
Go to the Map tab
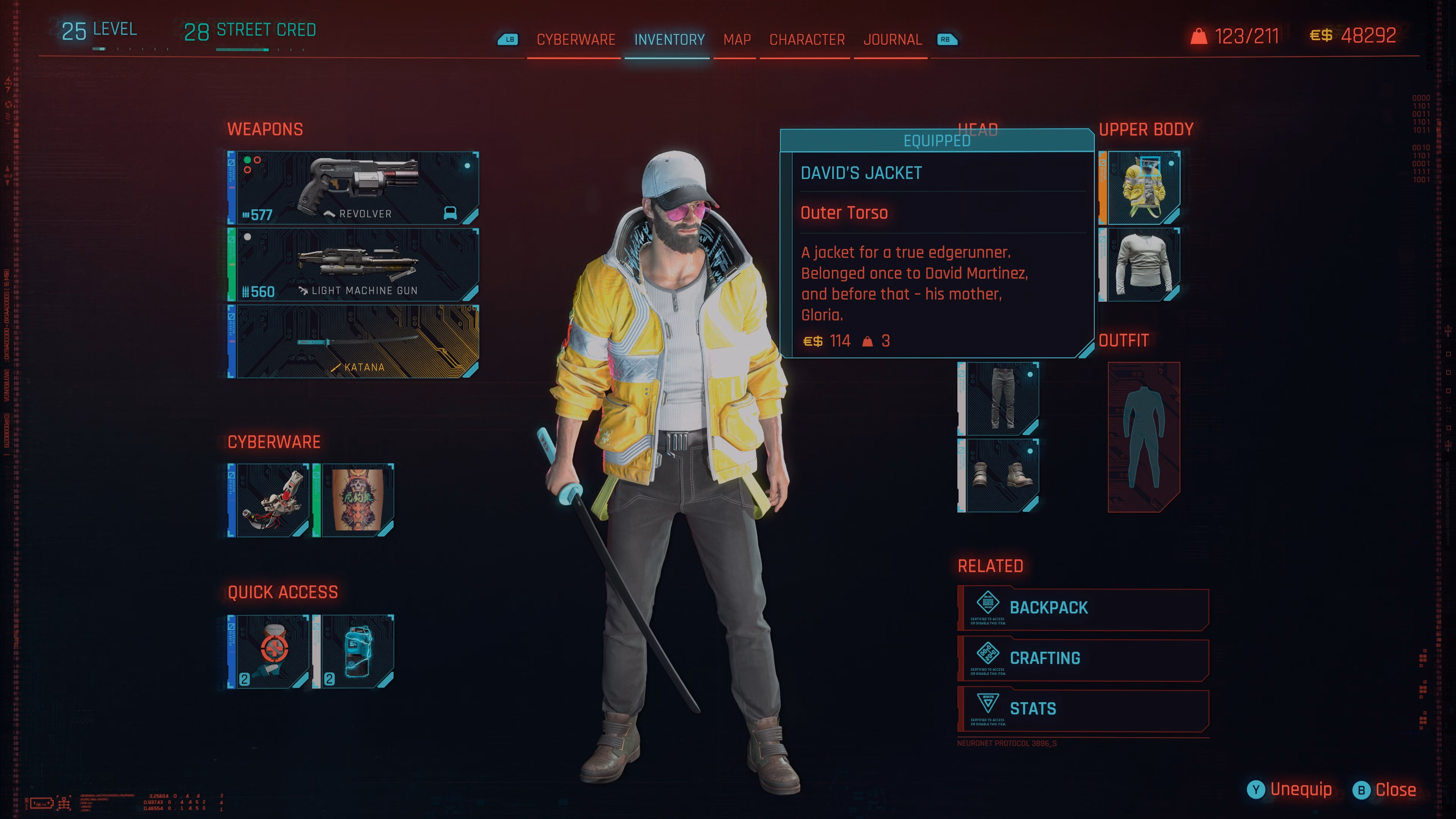tap(737, 39)
